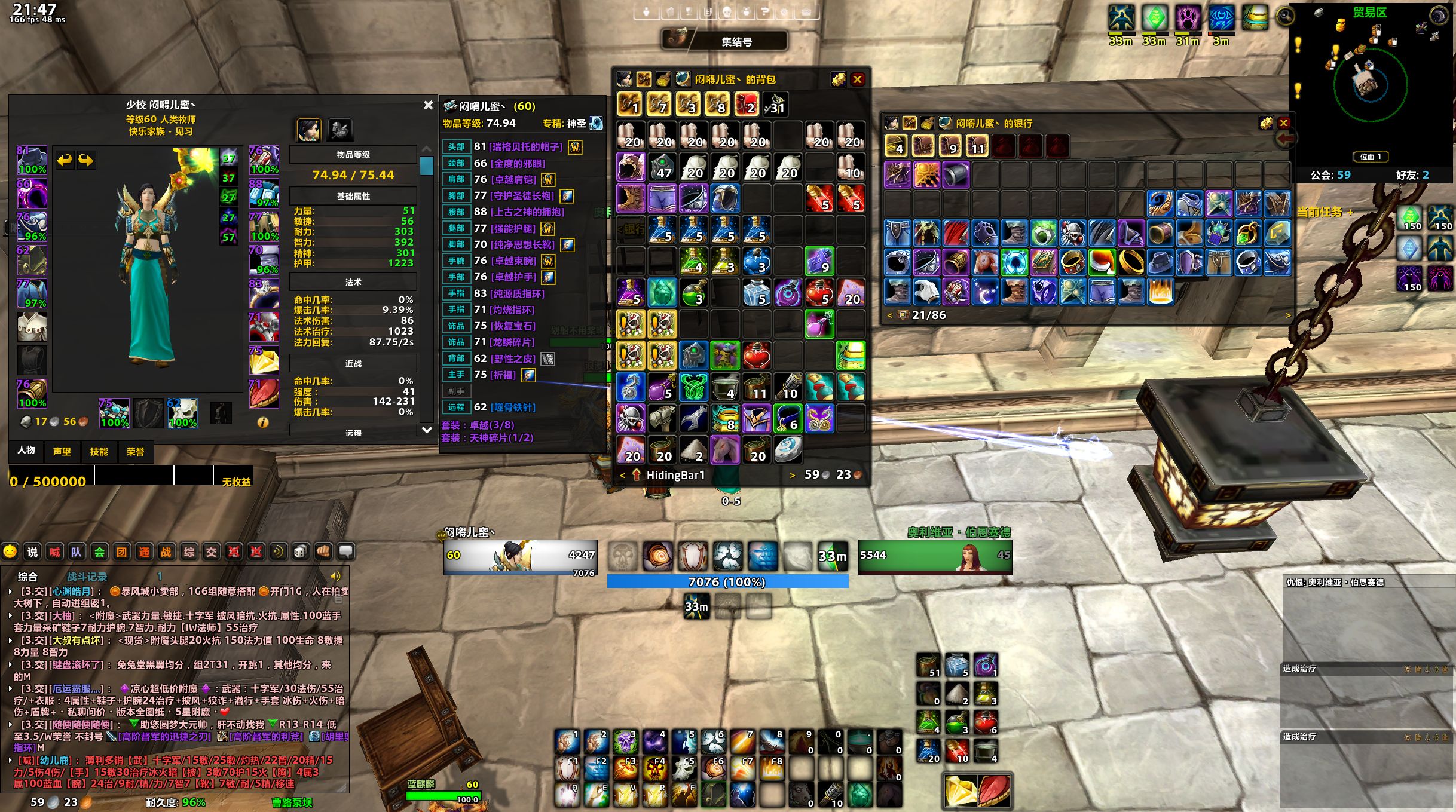Click the 集结号 button at top
Image resolution: width=1456 pixels, height=812 pixels.
pos(736,41)
